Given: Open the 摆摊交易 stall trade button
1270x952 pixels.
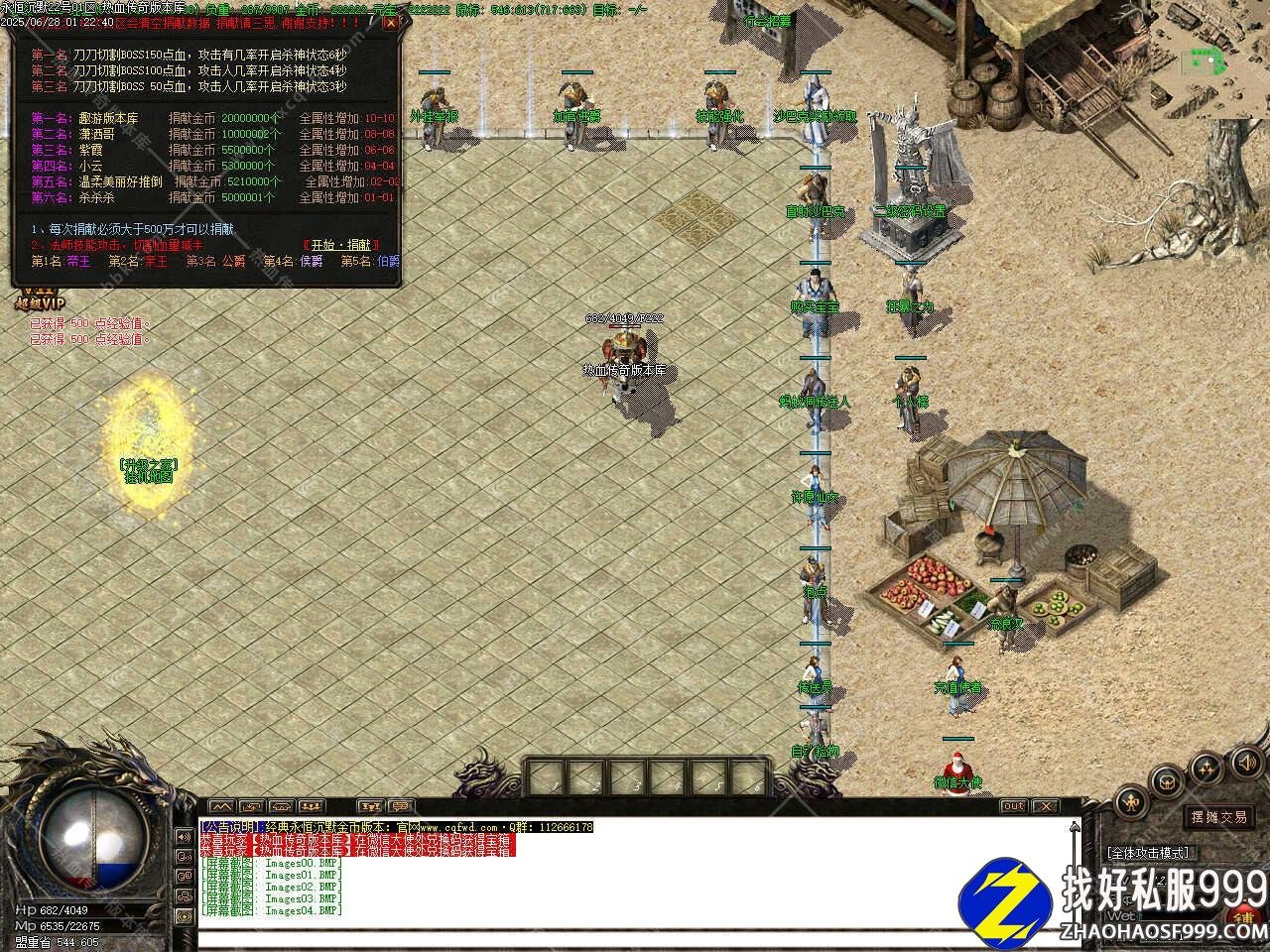Looking at the screenshot, I should 1218,817.
